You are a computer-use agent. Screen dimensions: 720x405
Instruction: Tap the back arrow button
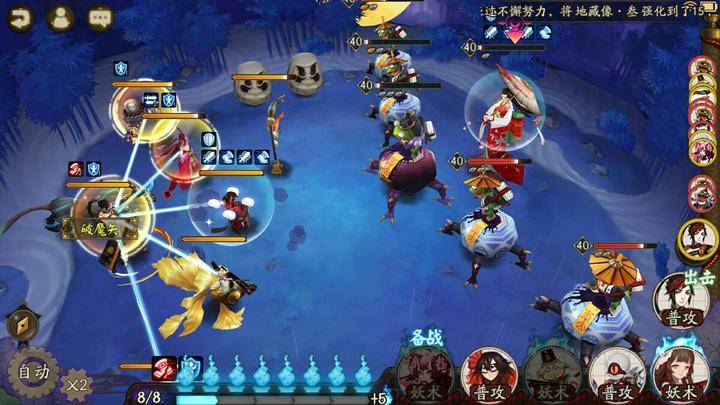20,17
